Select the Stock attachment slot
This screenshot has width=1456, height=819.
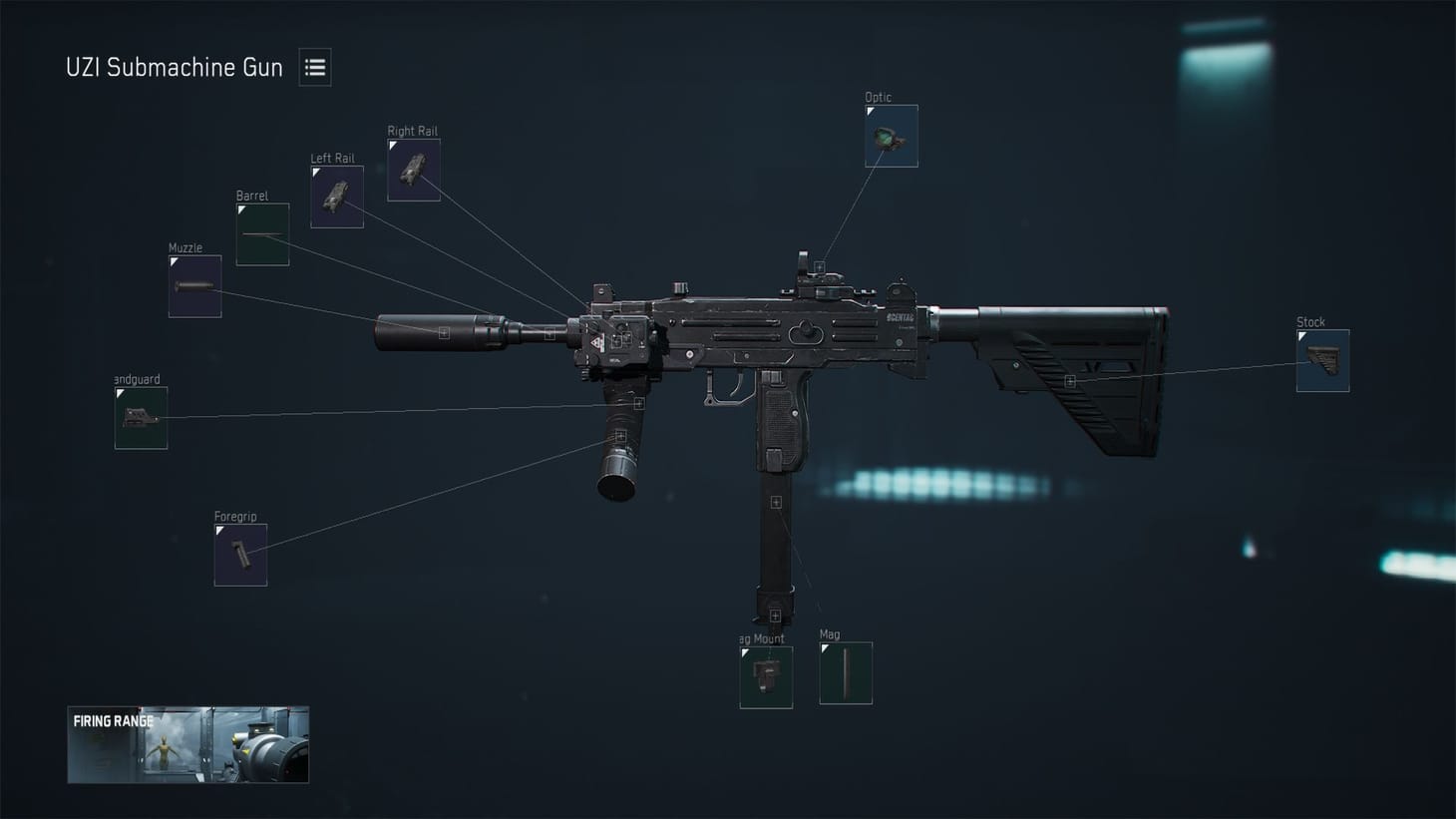[x=1321, y=360]
